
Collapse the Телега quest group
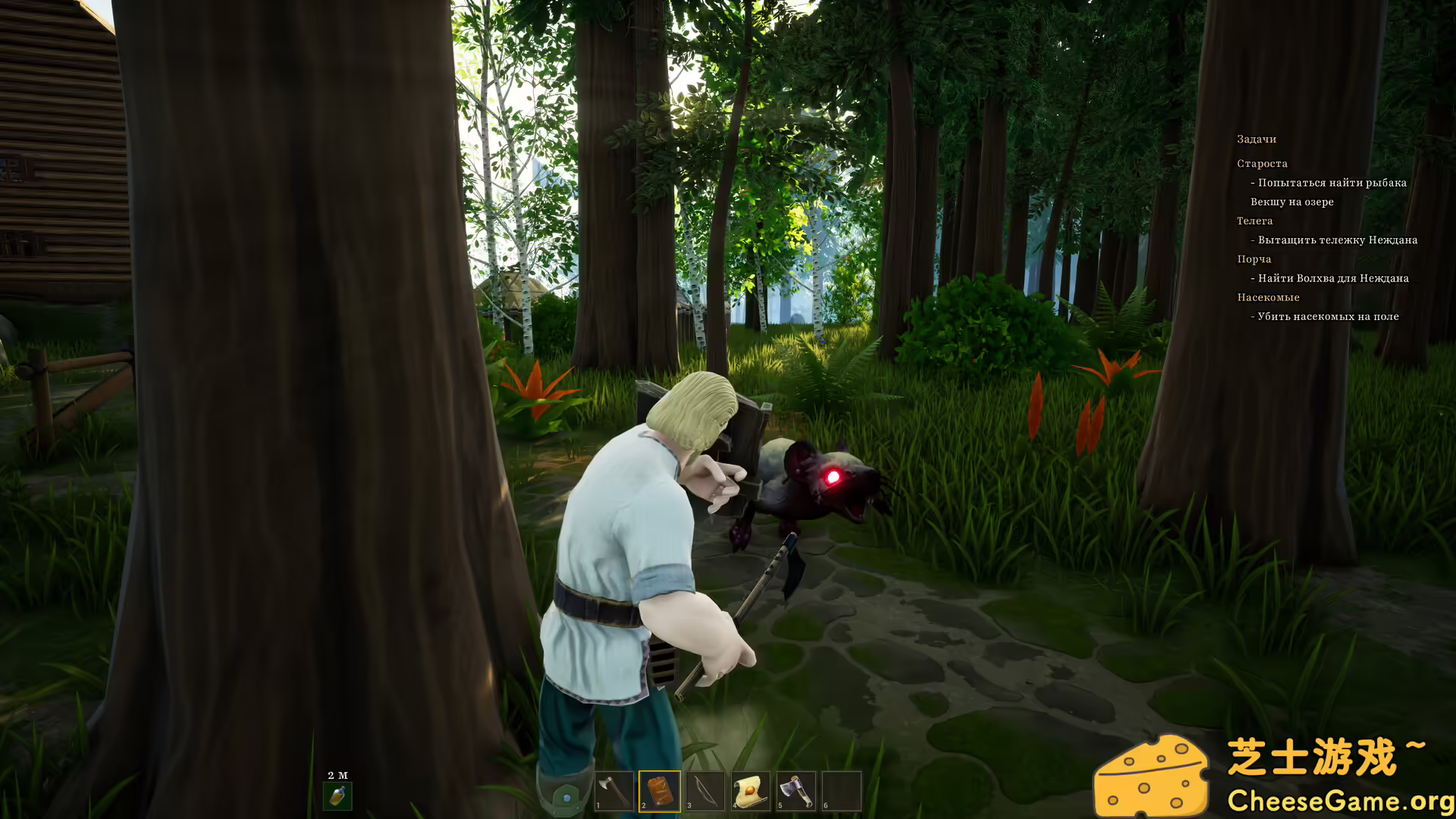point(1254,221)
